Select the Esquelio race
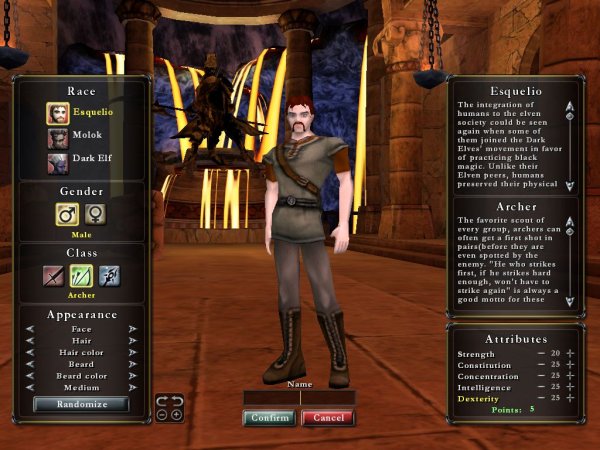 tap(57, 112)
